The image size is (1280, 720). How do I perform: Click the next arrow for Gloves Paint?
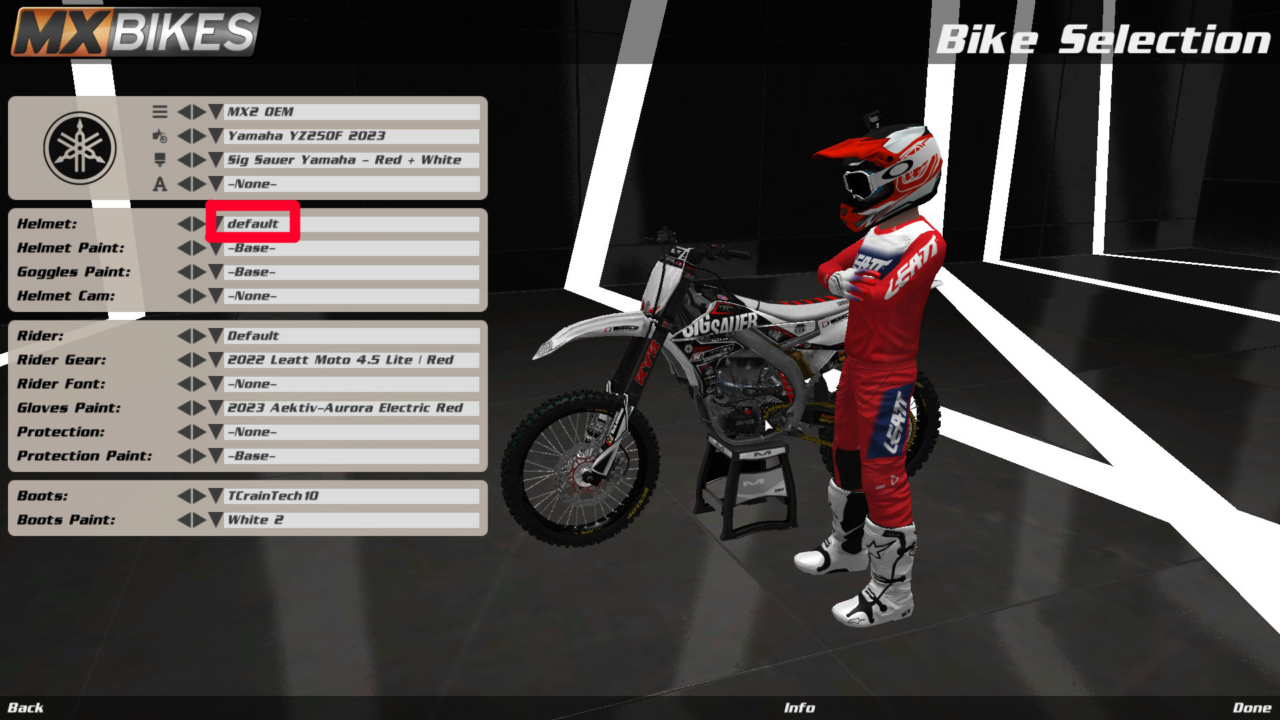[201, 407]
